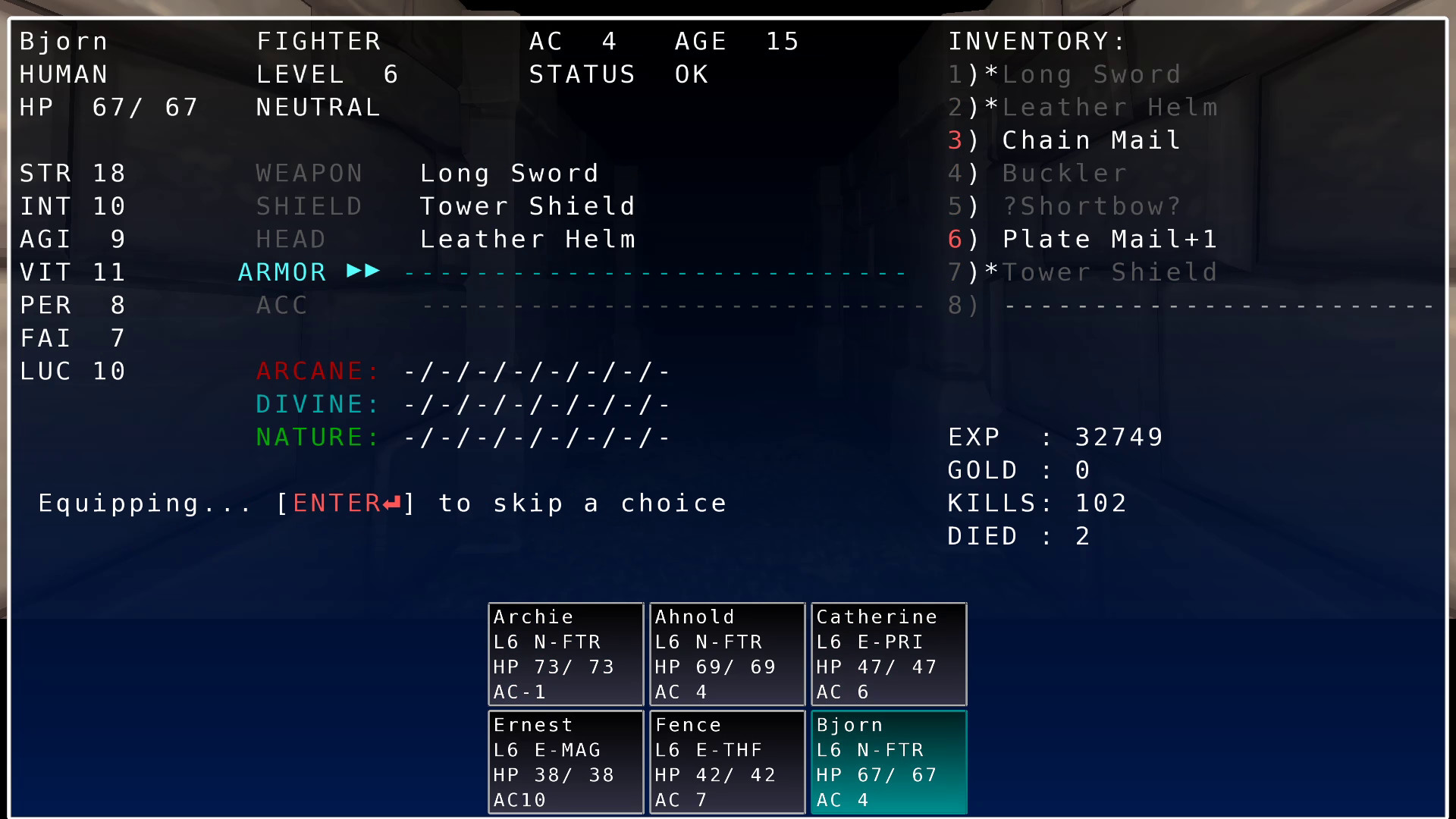1456x819 pixels.
Task: Click the Buckler inventory entry
Action: click(x=1064, y=173)
